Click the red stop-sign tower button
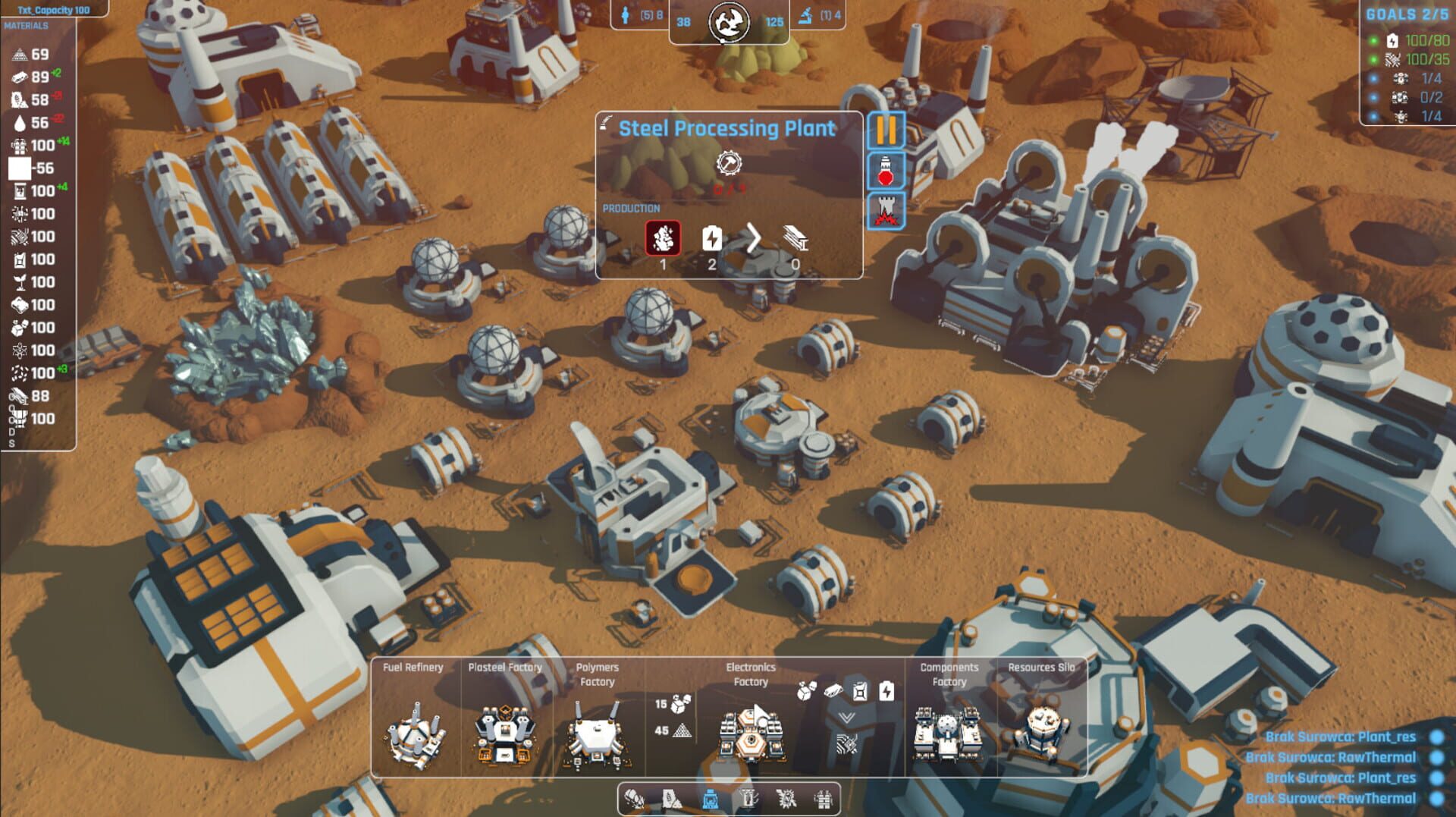Screen dimensions: 1456x817 886,171
